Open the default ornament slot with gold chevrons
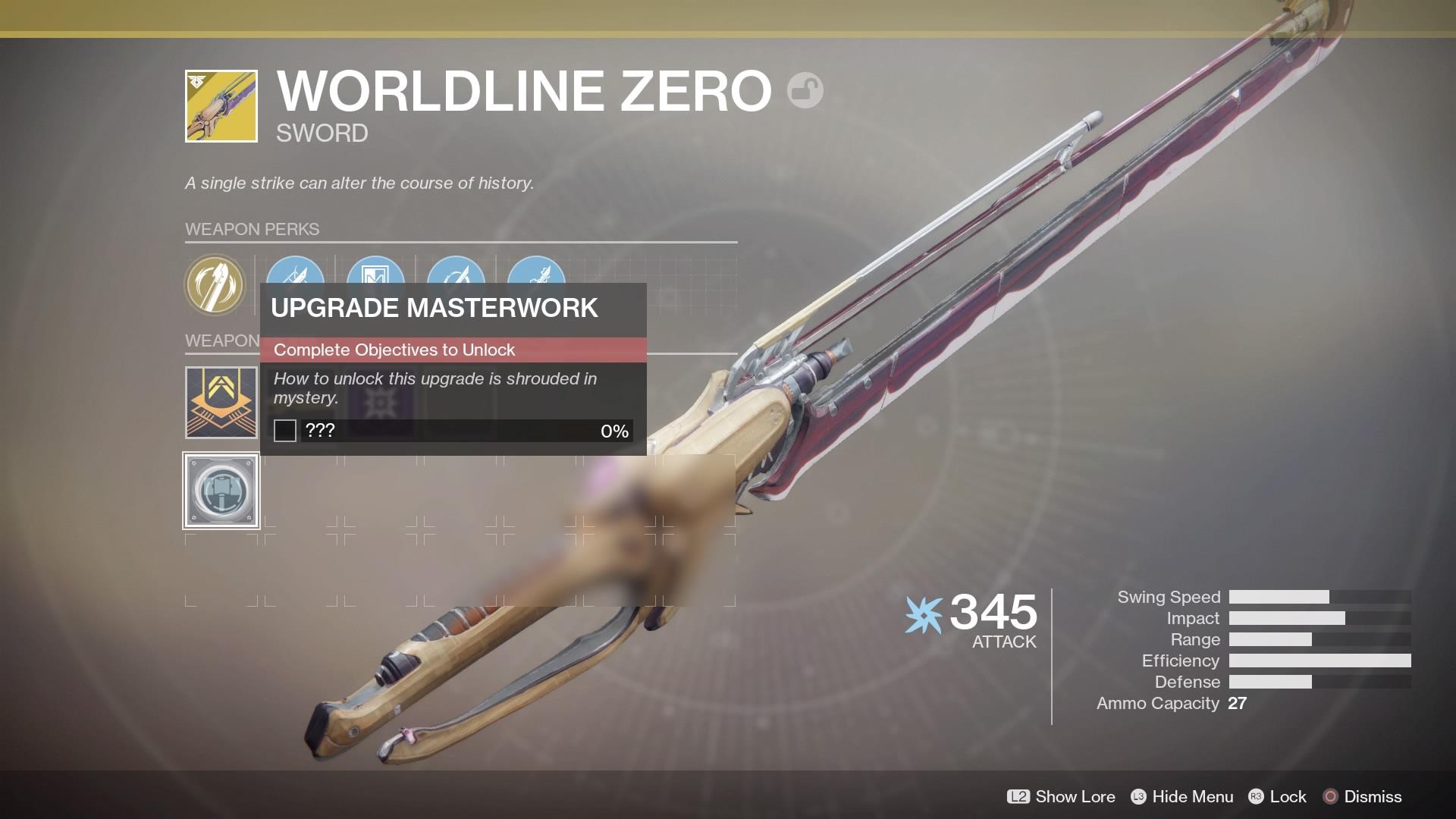The width and height of the screenshot is (1456, 819). (x=221, y=403)
